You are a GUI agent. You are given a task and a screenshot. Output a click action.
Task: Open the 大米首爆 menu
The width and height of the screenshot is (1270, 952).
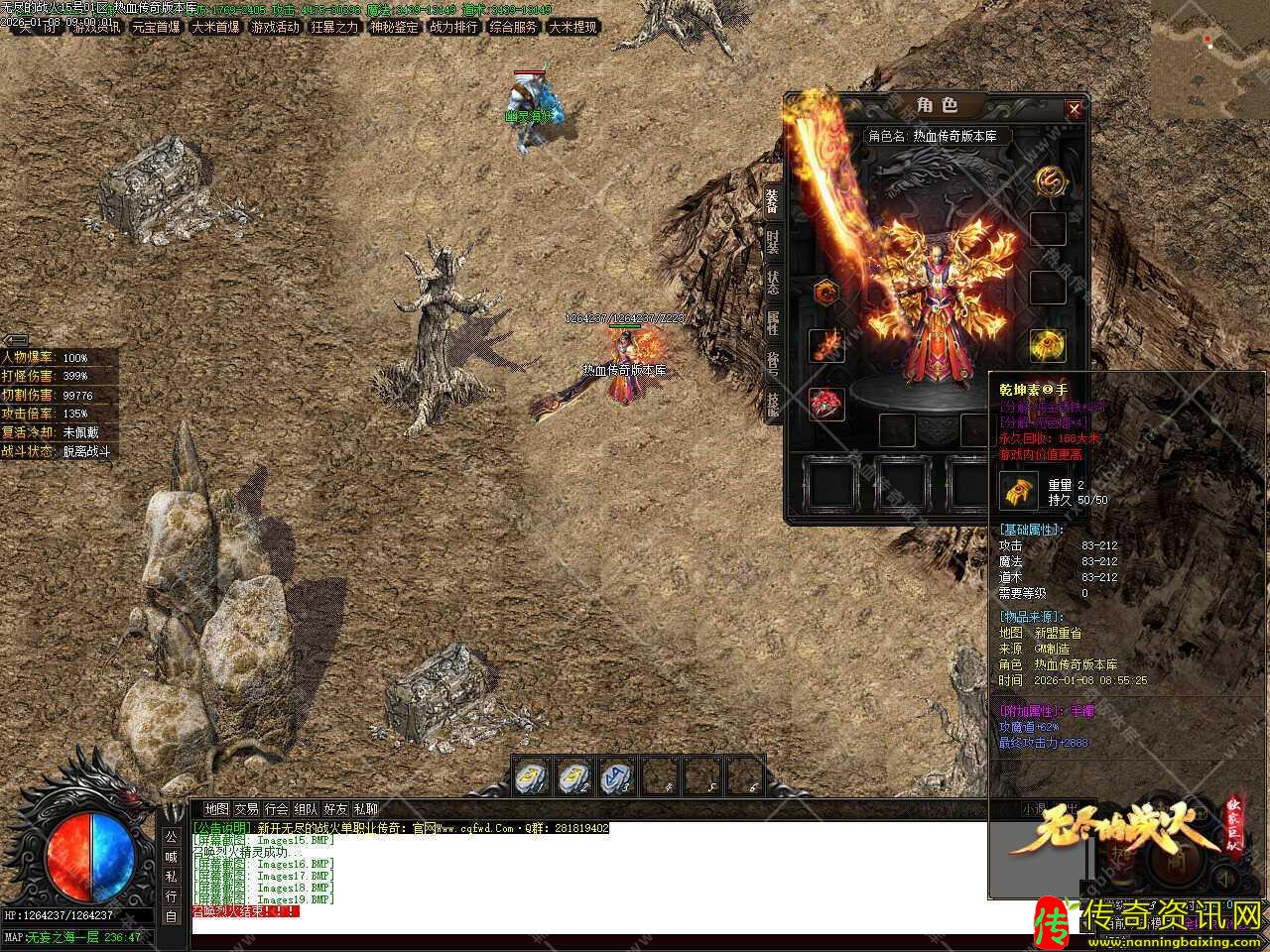[x=215, y=27]
